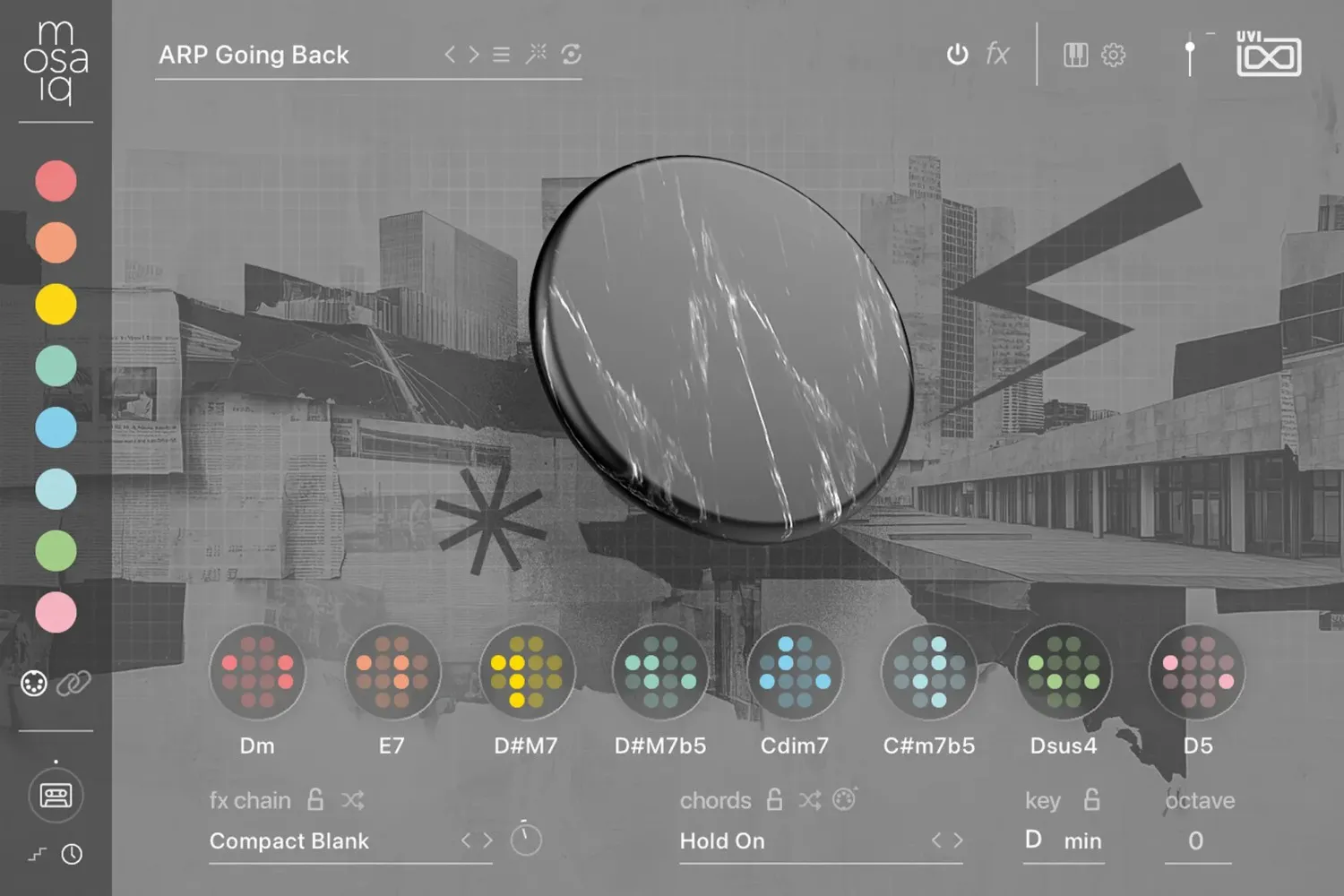Click the ARP Going Back preset name
The image size is (1344, 896).
point(254,55)
